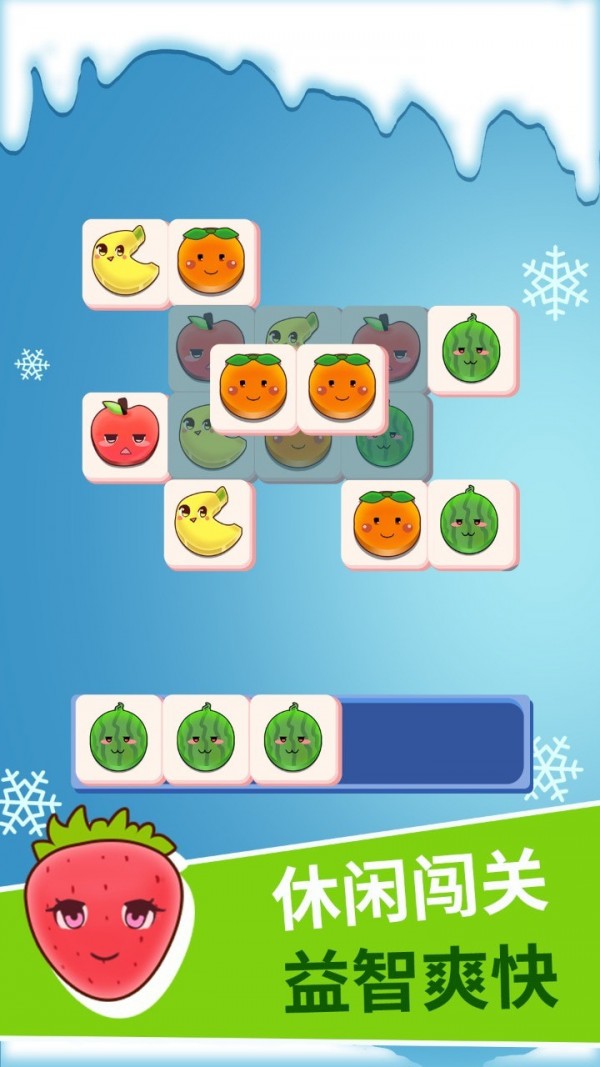Select the watermelon tile beside the dimmed apple

point(471,350)
